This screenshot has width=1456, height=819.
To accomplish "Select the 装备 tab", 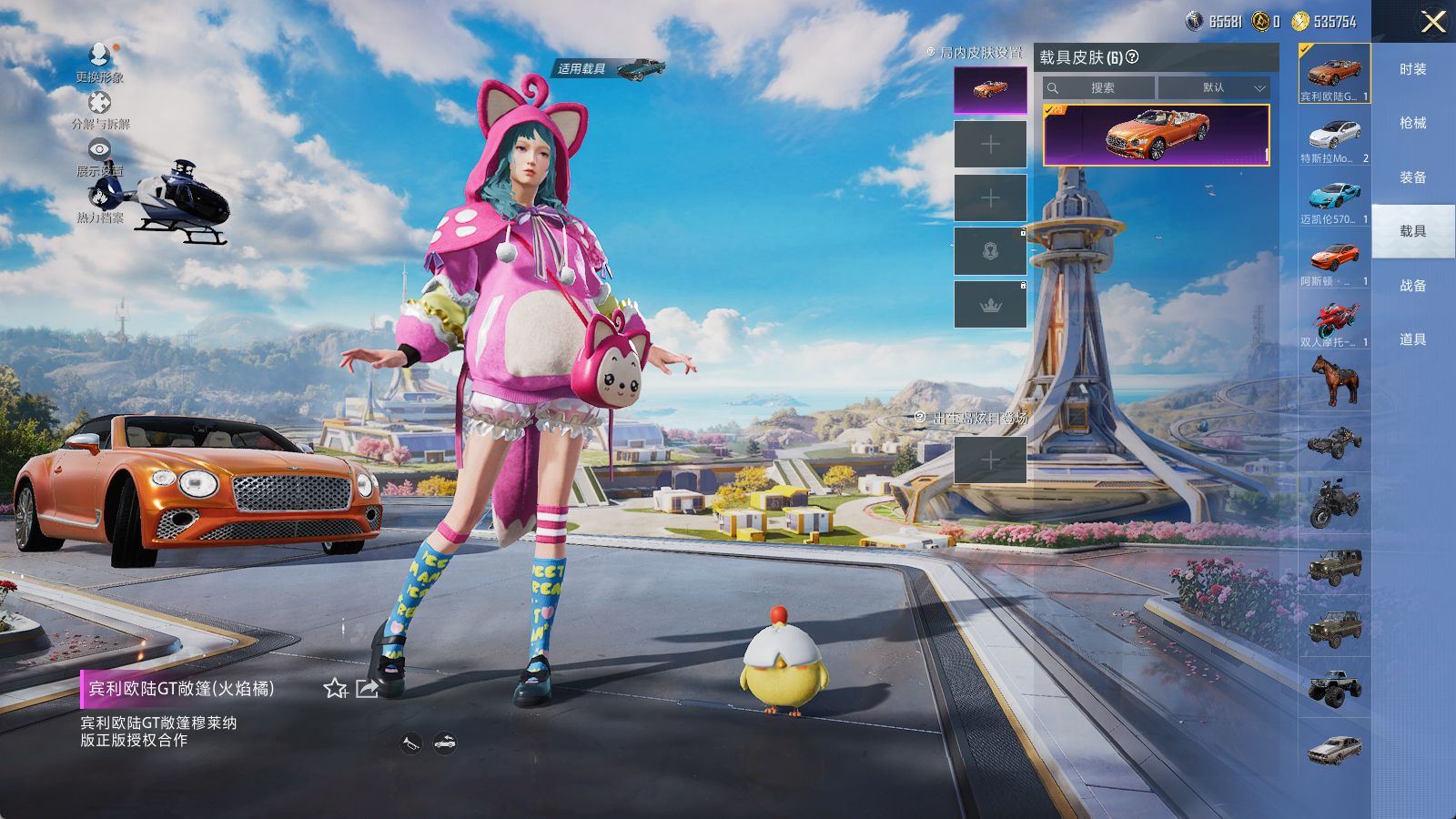I will coord(1412,177).
